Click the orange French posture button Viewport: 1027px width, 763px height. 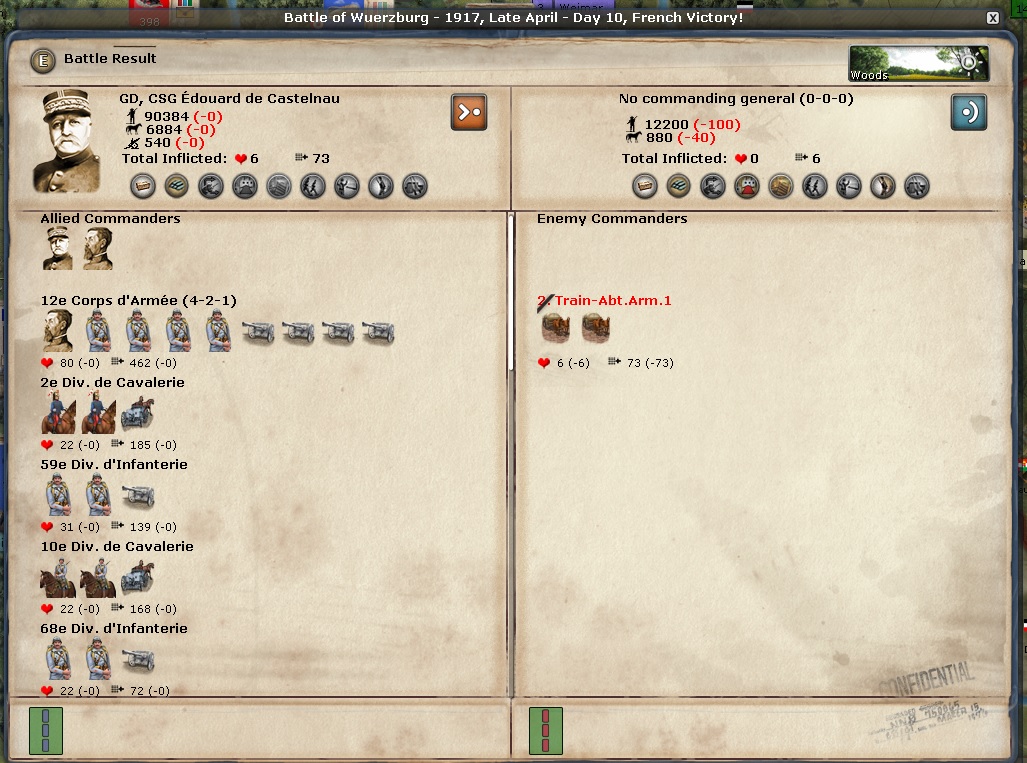pos(468,112)
